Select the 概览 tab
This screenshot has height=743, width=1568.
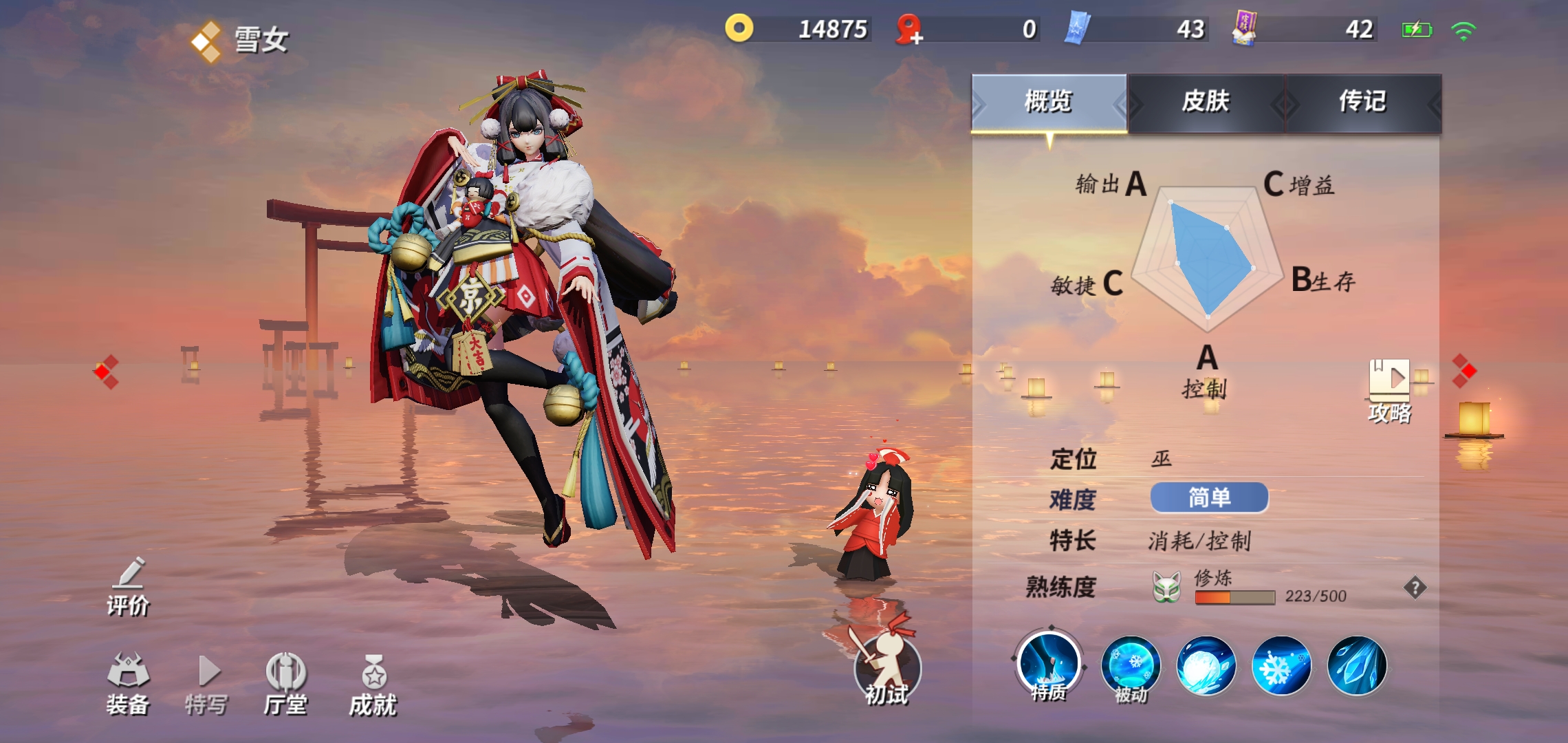point(1049,103)
